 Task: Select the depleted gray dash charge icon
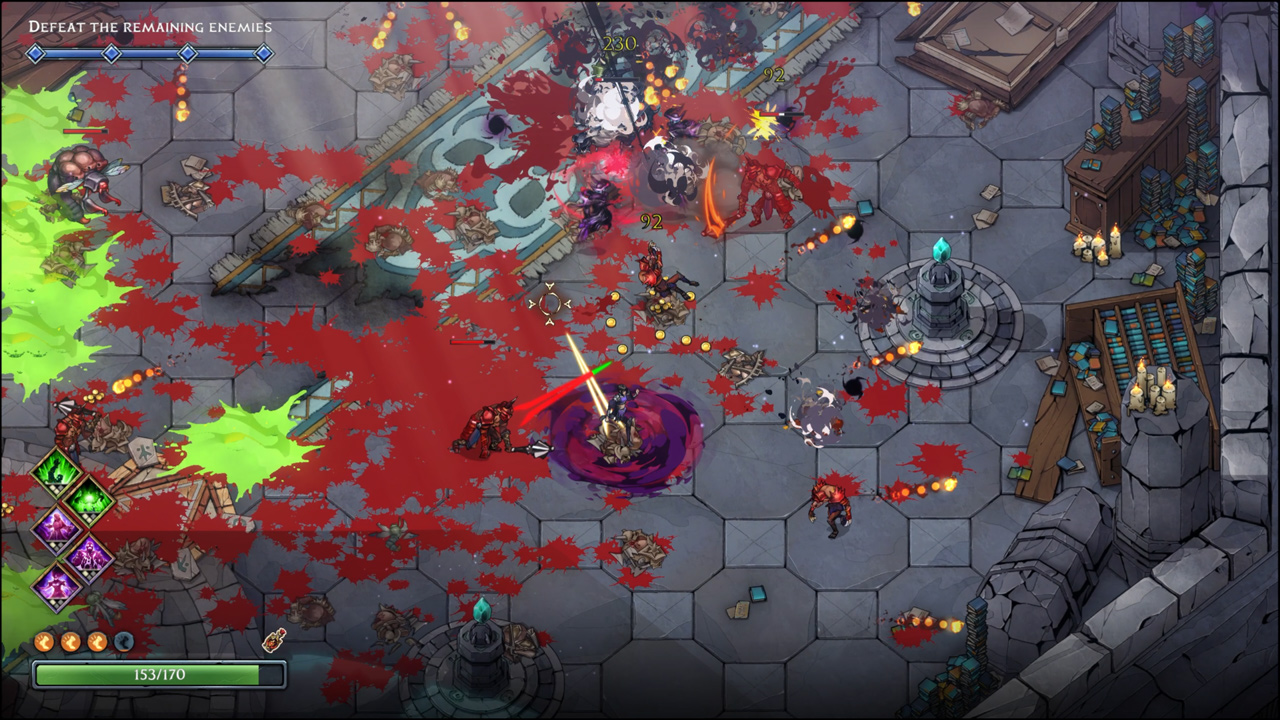point(122,640)
